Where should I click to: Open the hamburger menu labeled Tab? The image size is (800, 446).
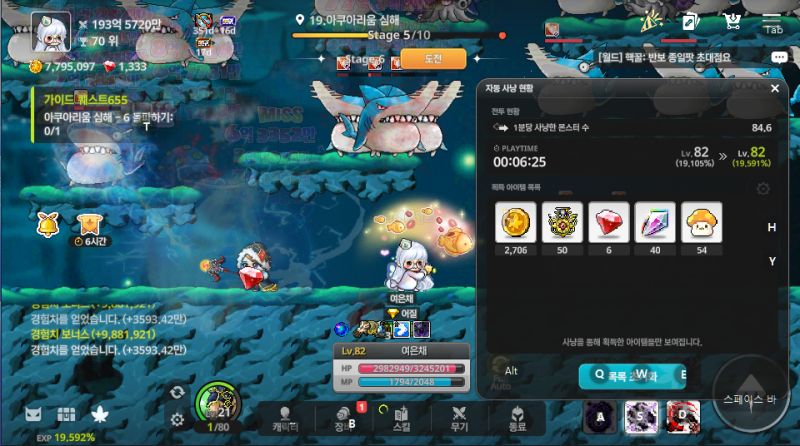coord(773,21)
